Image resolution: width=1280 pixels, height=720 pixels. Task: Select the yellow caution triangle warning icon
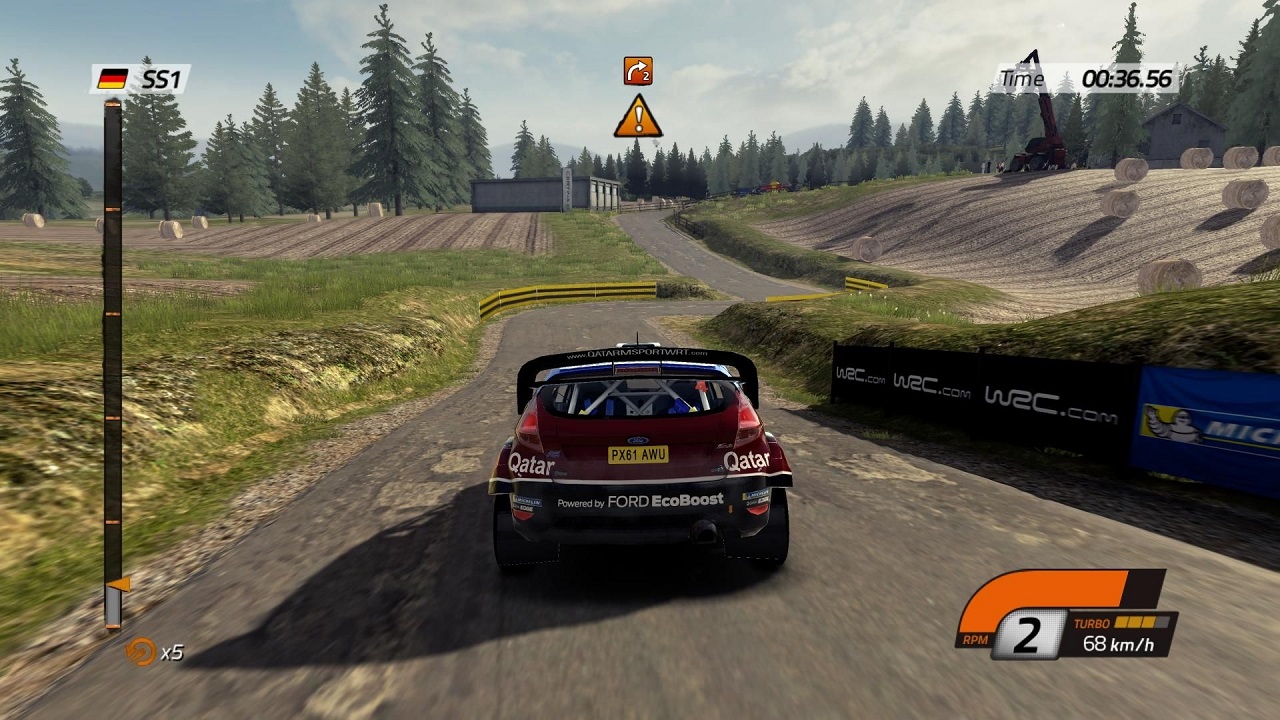pos(638,116)
